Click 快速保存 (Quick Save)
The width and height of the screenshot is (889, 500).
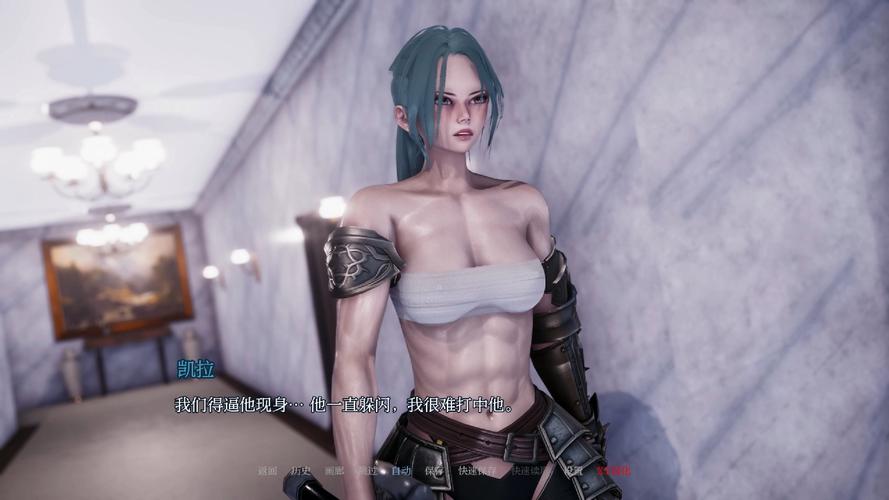(475, 470)
